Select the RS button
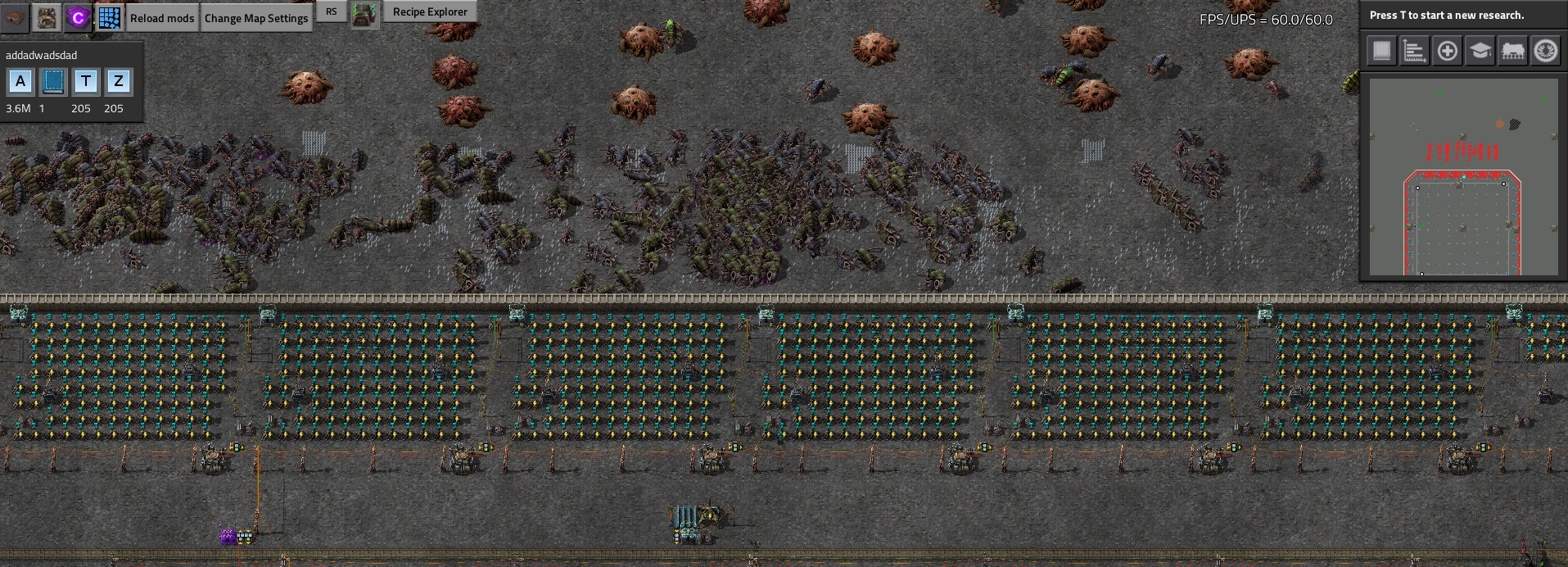 331,11
